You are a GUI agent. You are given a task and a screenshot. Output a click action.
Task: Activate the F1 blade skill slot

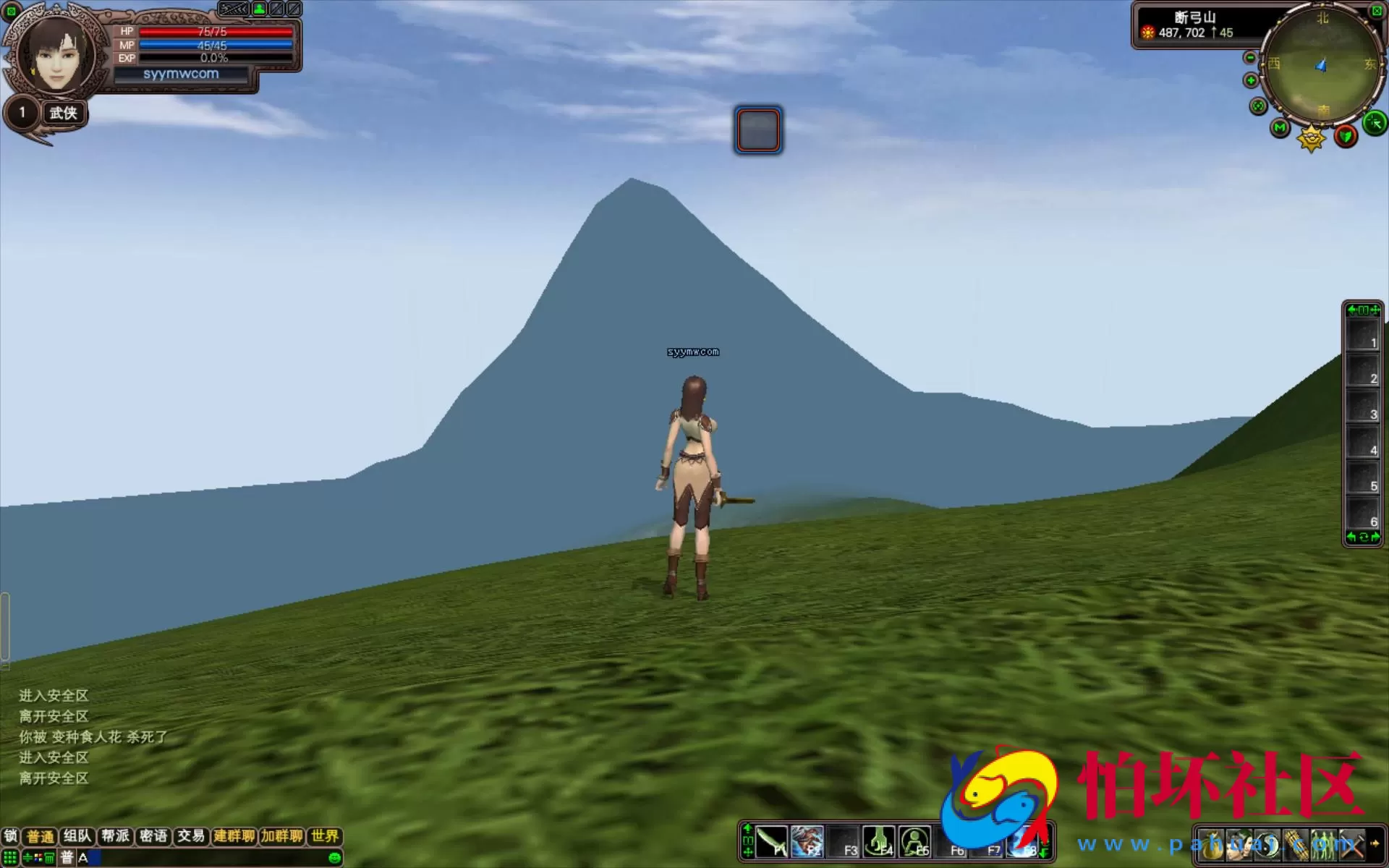coord(772,842)
